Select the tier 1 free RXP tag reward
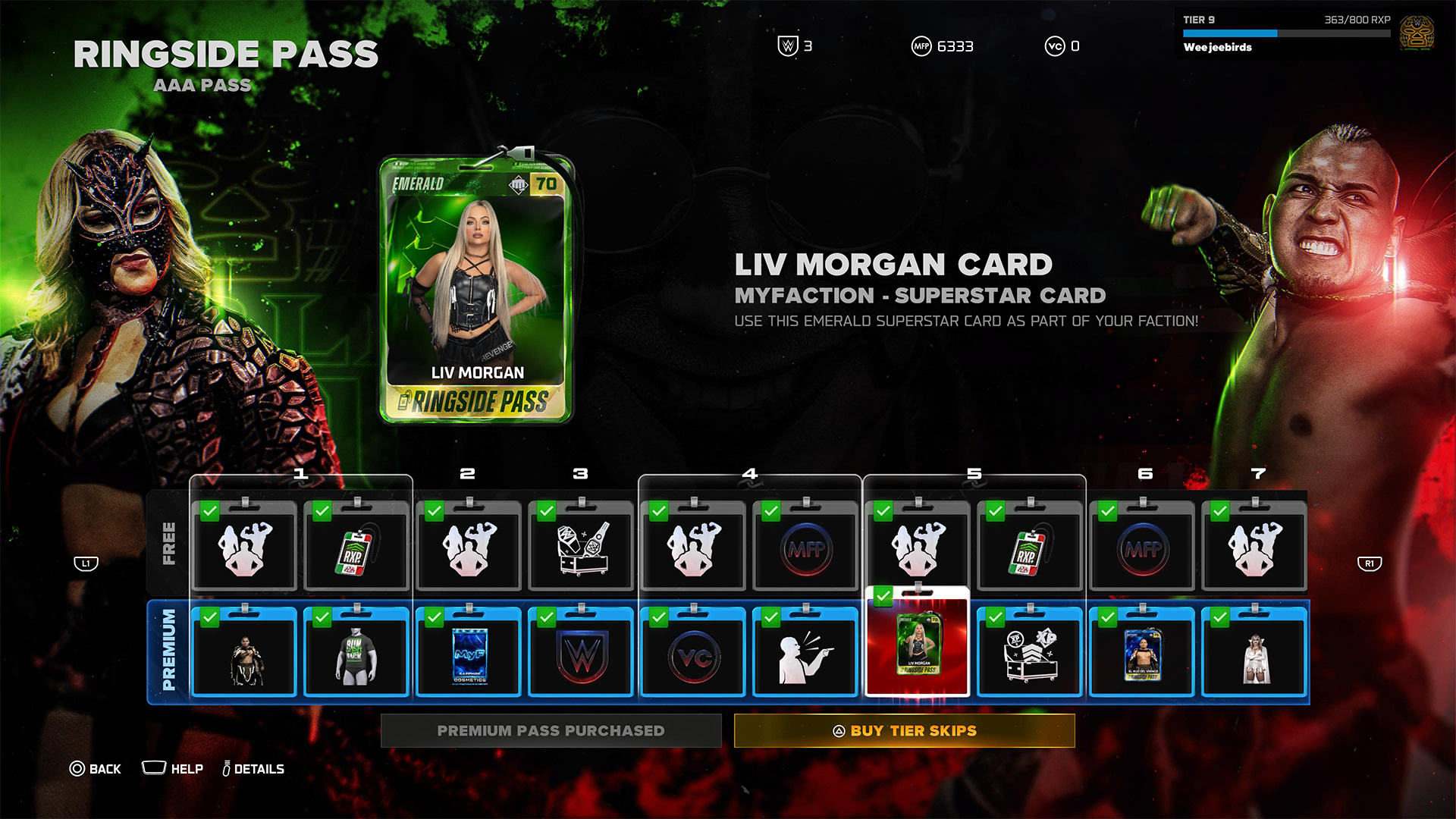The width and height of the screenshot is (1456, 819). (356, 548)
